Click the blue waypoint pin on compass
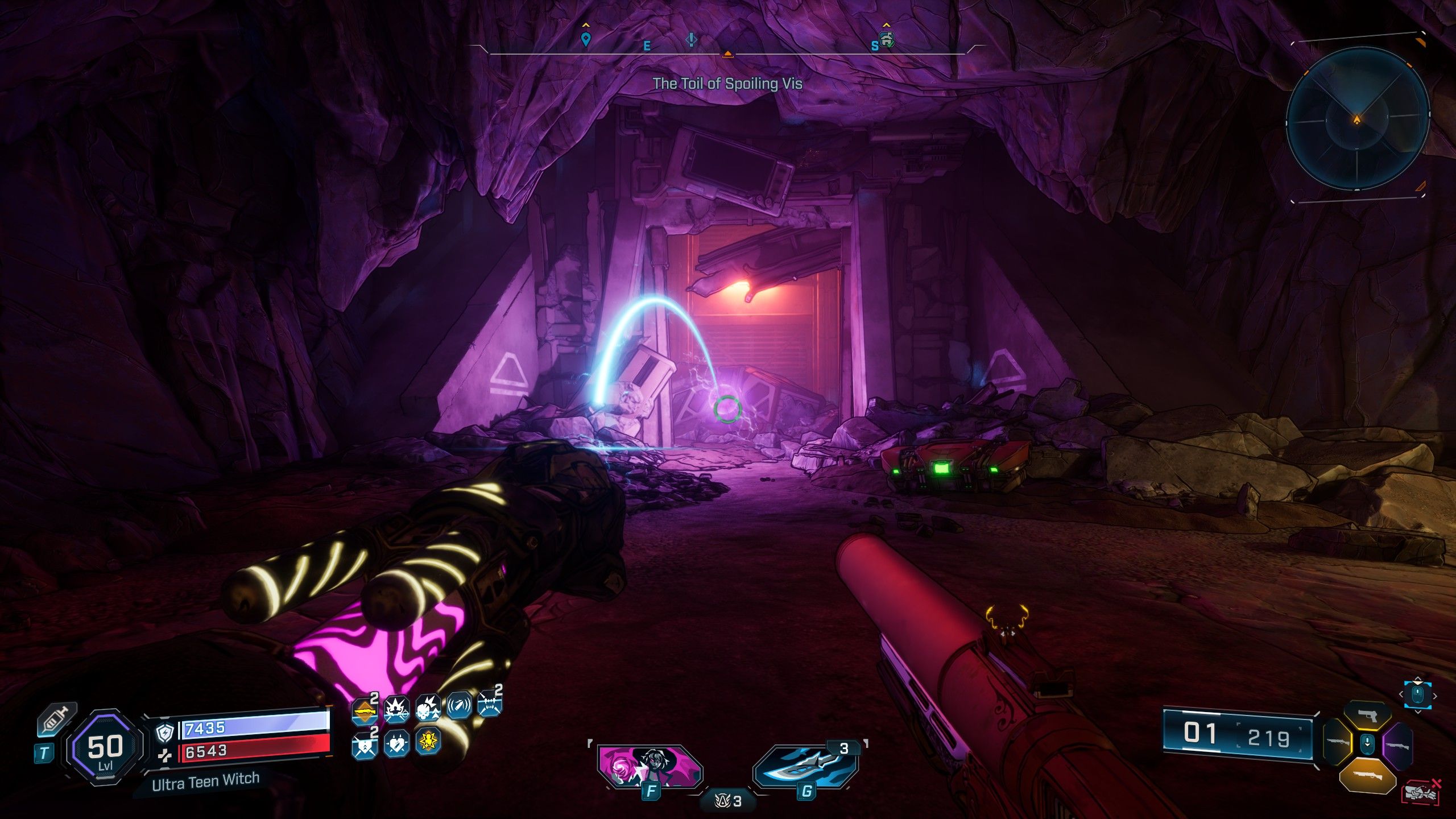1456x819 pixels. click(x=585, y=39)
